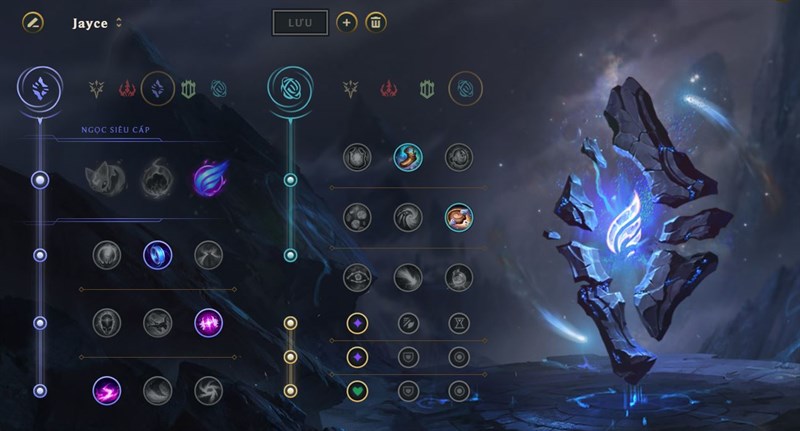Screen dimensions: 800x431
Task: Open the Jayce rune page dropdown
Action: click(x=120, y=23)
